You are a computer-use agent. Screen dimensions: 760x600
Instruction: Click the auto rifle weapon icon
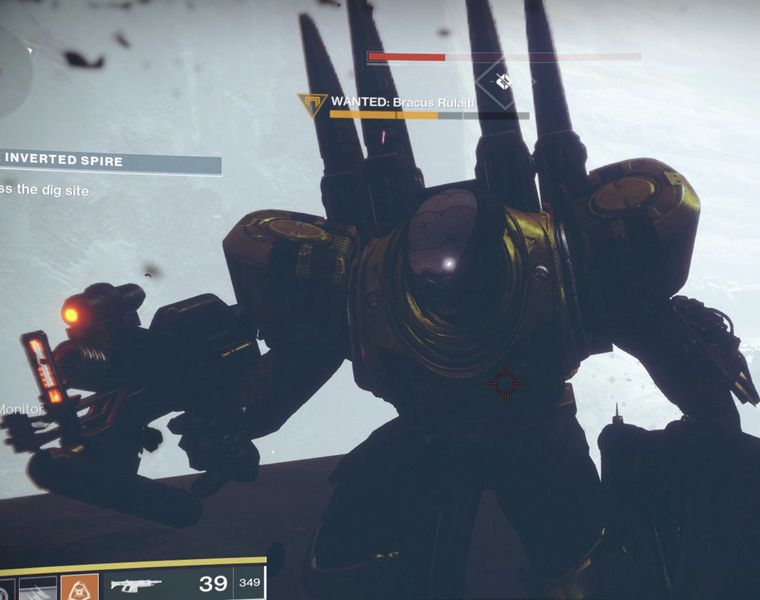coord(135,585)
